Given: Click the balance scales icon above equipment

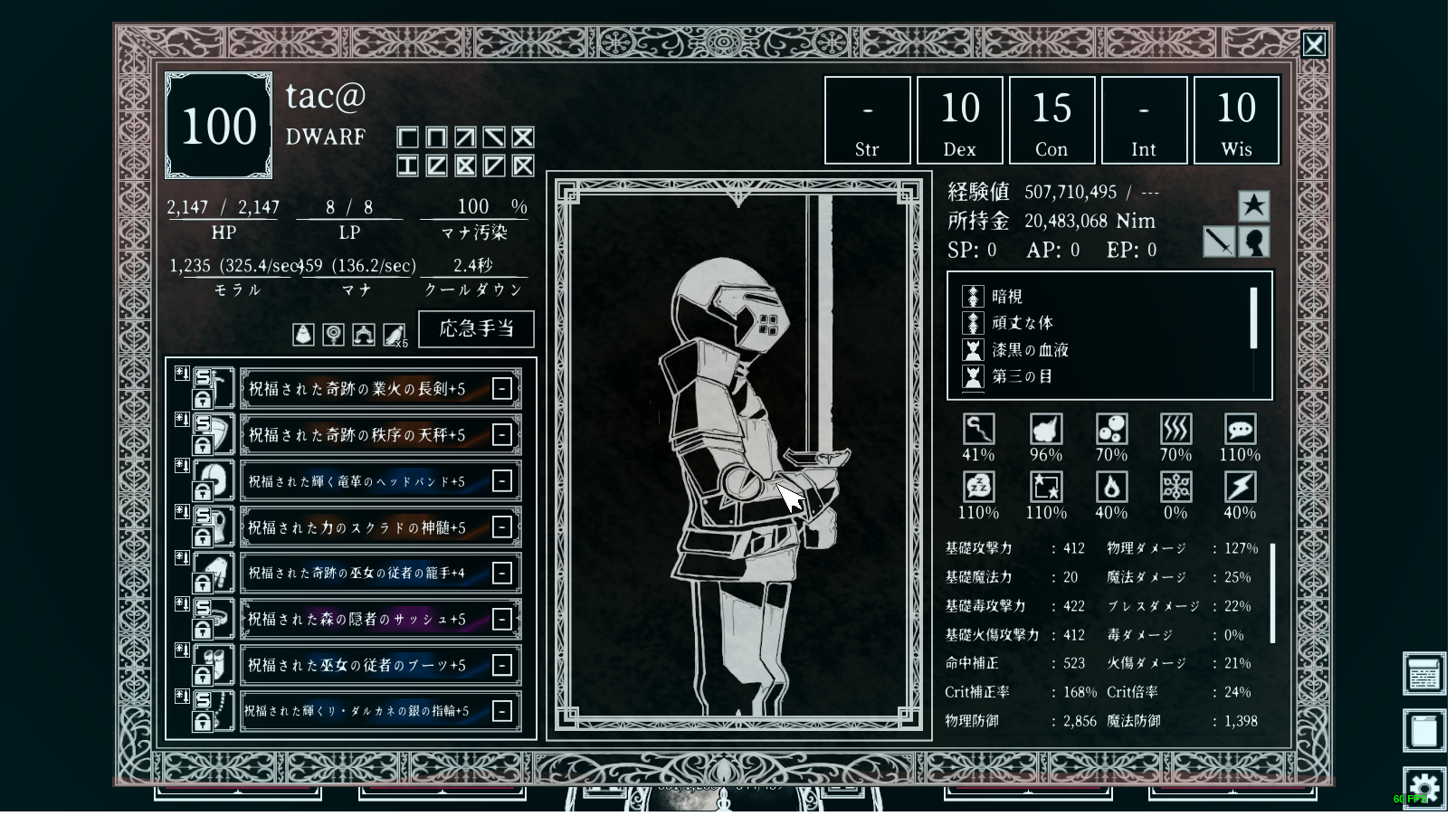Looking at the screenshot, I should [366, 337].
